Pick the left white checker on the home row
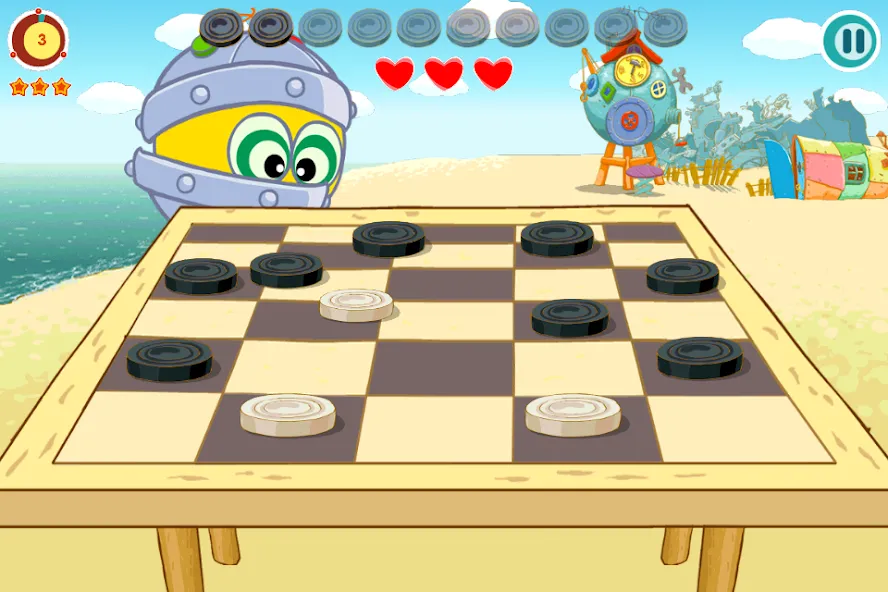 point(287,414)
